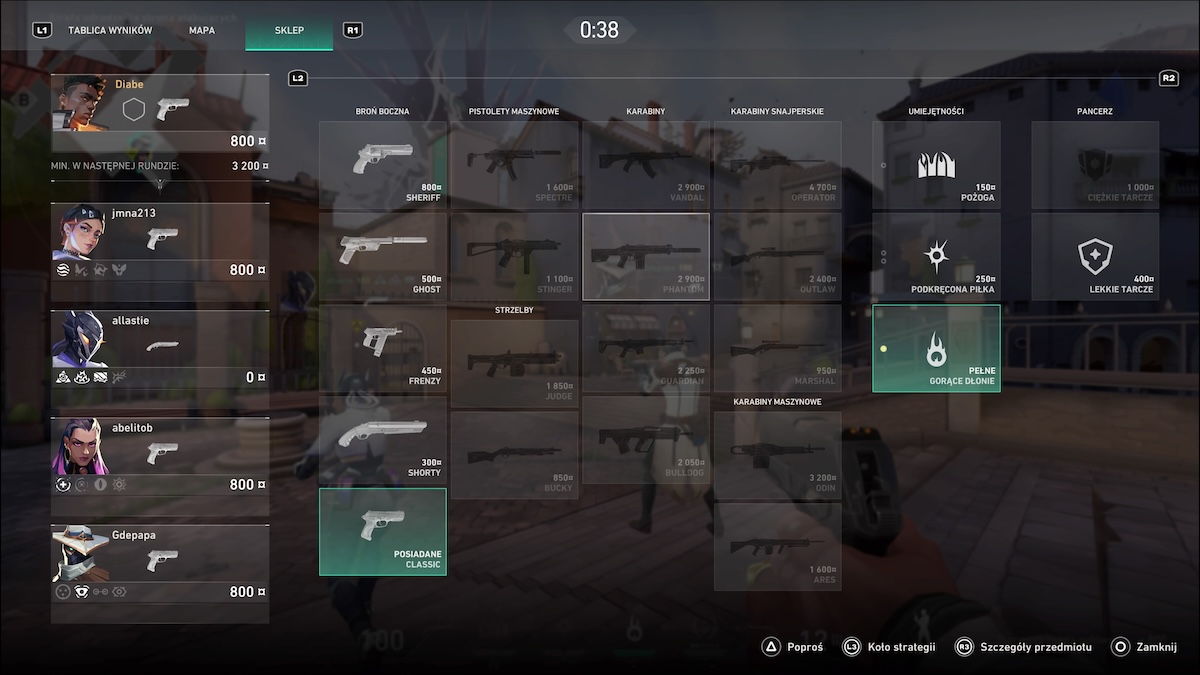Pick the Spectre submachine gun
Screen dimensions: 1200x675
[x=514, y=165]
